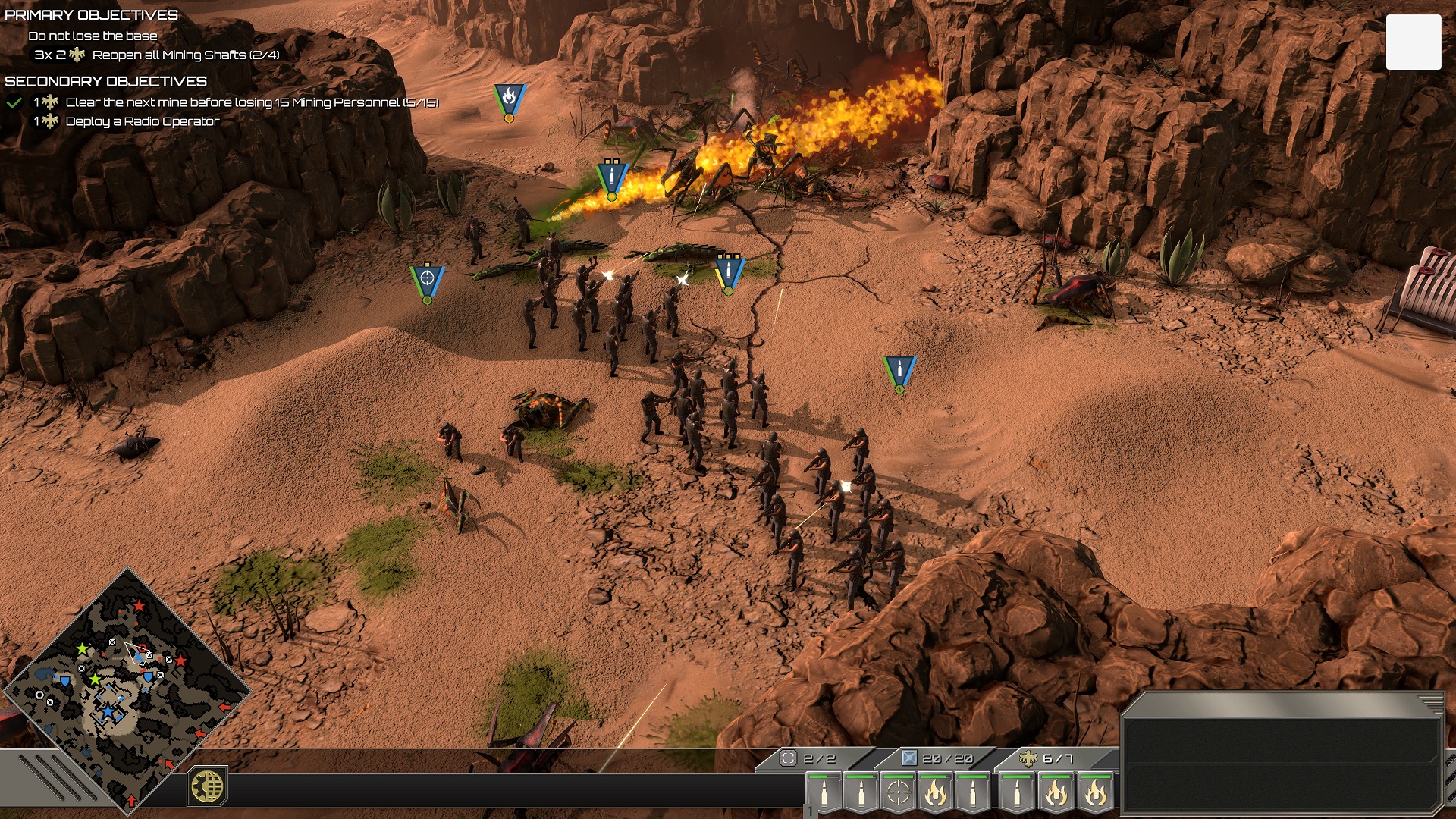
Task: Select the sniper crosshair squad card
Action: [898, 793]
